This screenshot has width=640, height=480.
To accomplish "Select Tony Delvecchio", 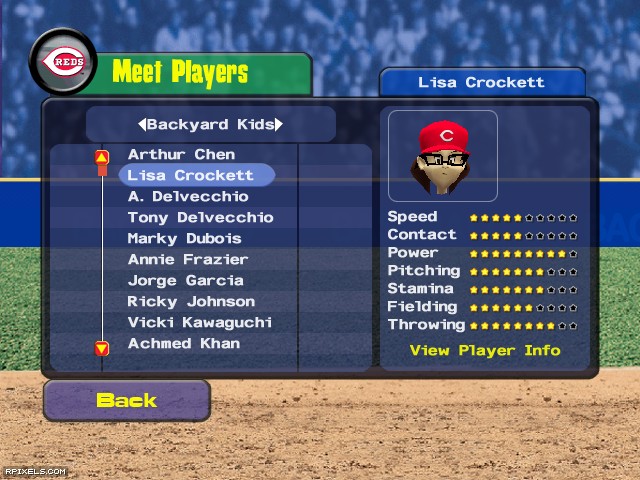I will [x=200, y=217].
